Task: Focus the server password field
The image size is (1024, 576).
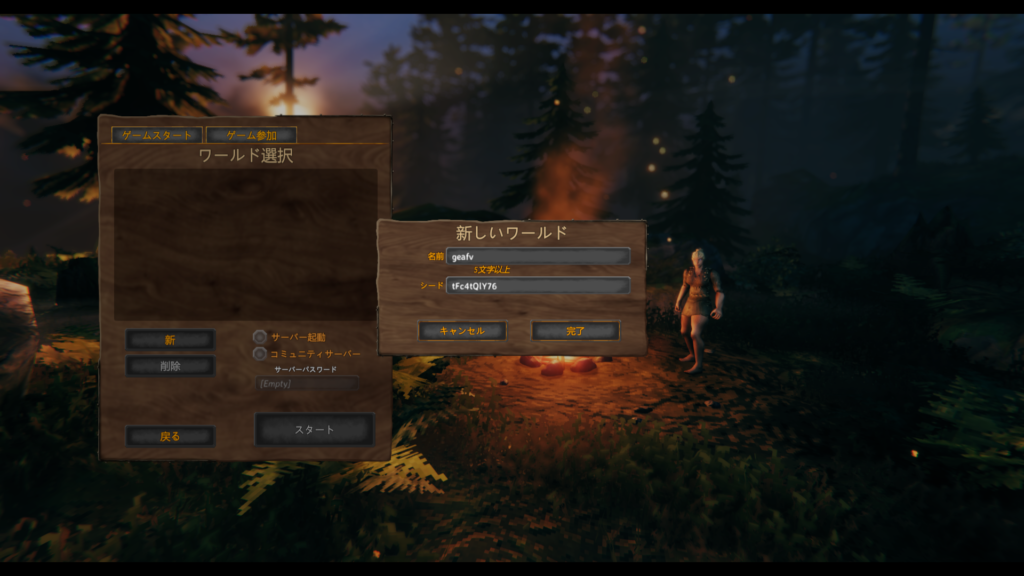Action: pos(307,383)
